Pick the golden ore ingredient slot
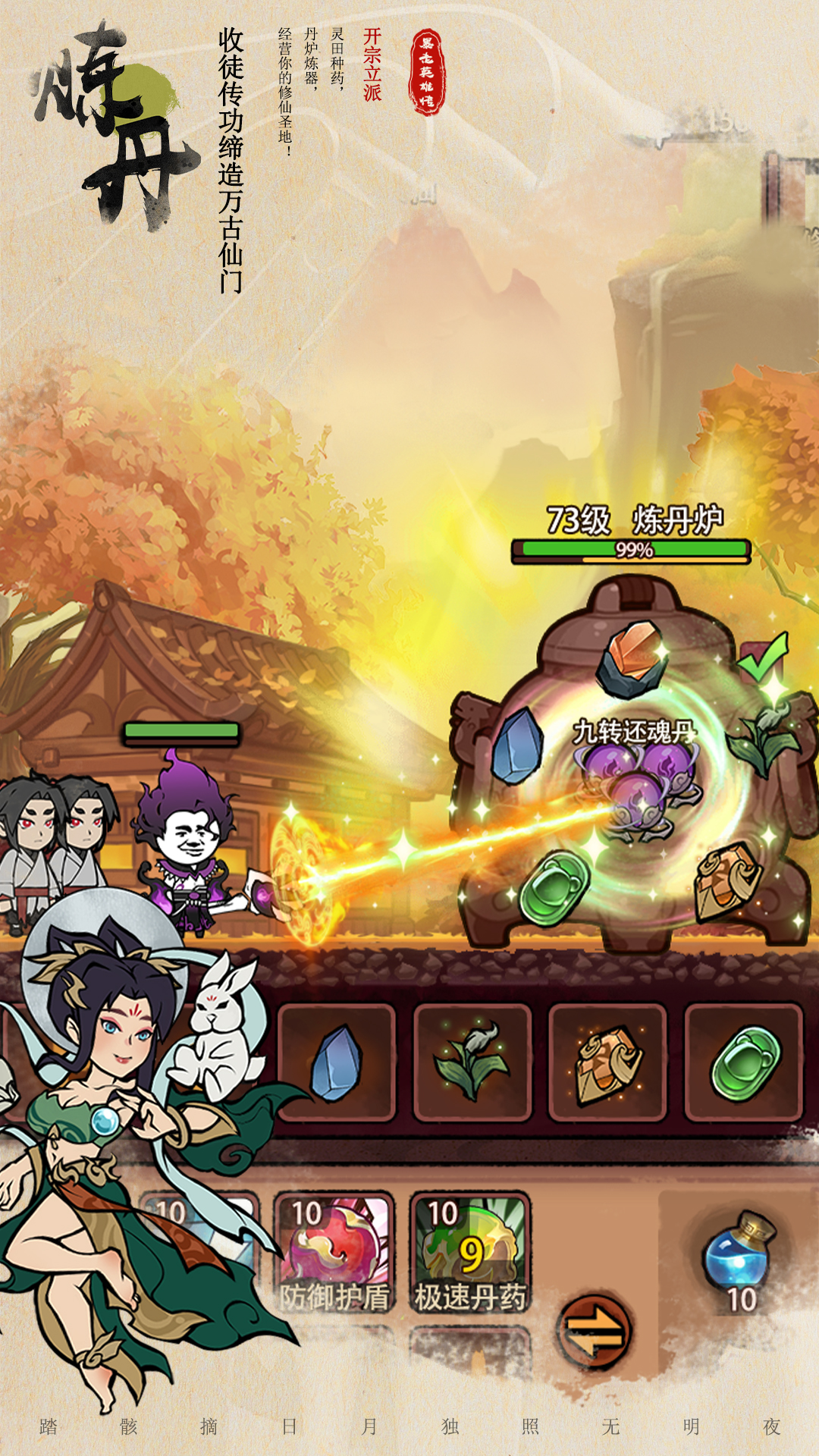Viewport: 819px width, 1456px height. click(x=607, y=1062)
